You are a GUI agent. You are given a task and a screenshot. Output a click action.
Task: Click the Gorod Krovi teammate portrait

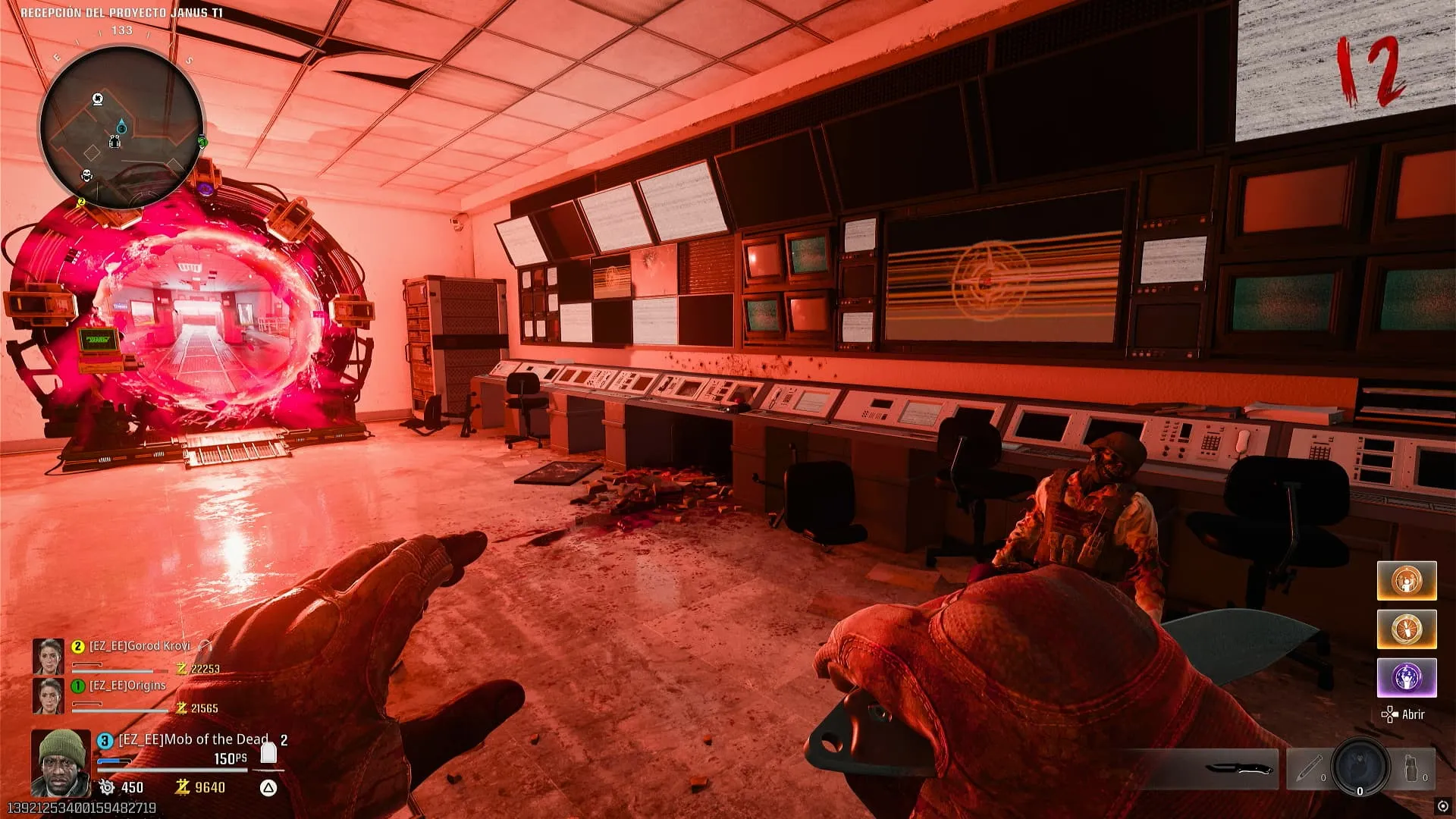(x=49, y=657)
